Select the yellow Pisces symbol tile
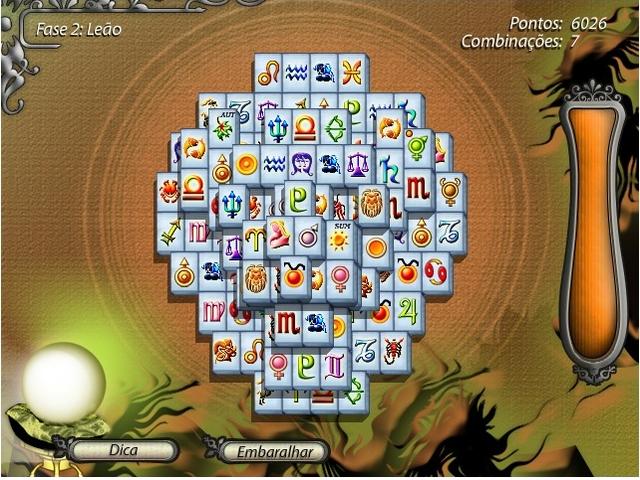 click(x=351, y=72)
